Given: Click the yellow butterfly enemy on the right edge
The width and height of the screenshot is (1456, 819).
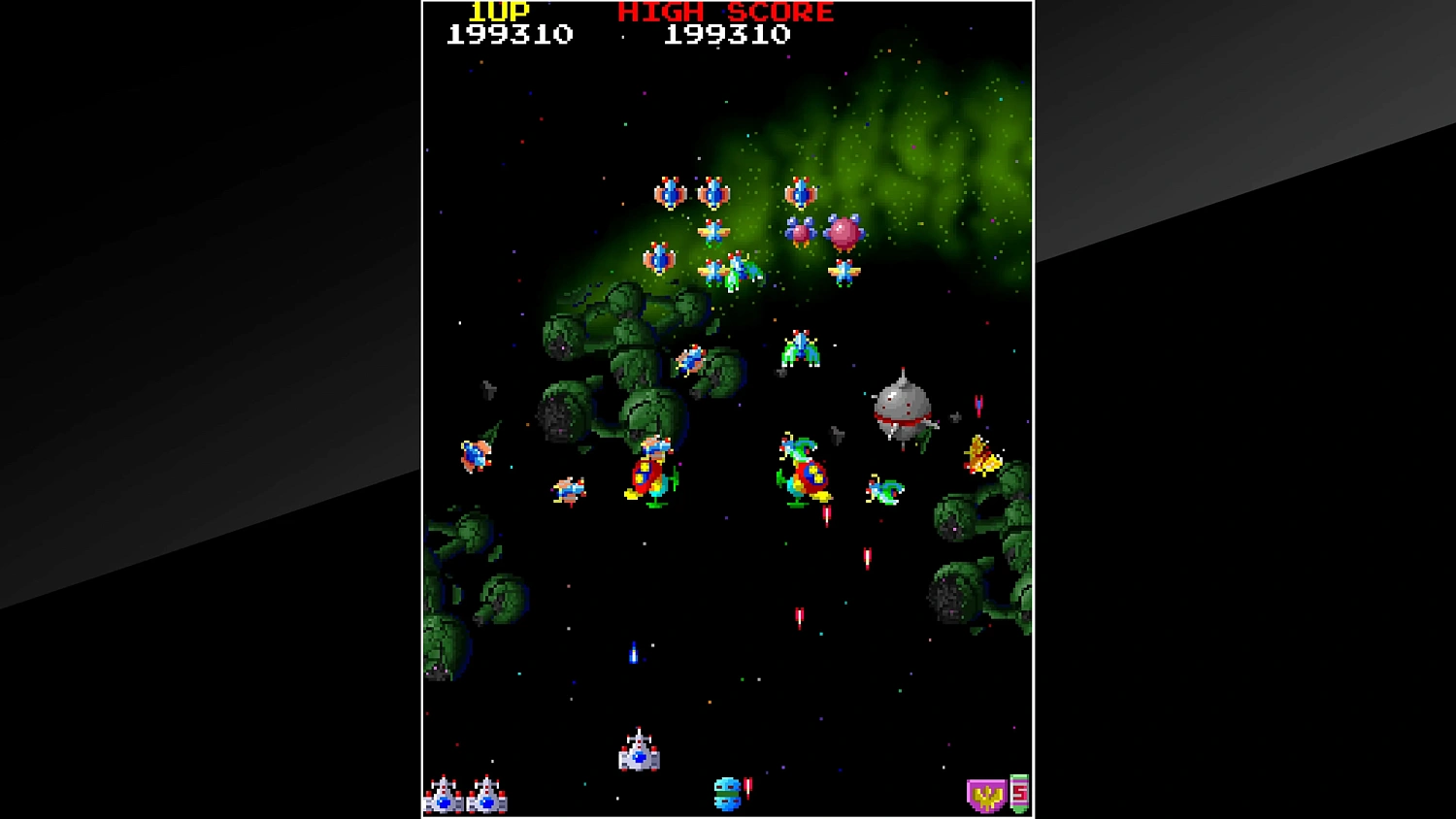Looking at the screenshot, I should pos(980,456).
